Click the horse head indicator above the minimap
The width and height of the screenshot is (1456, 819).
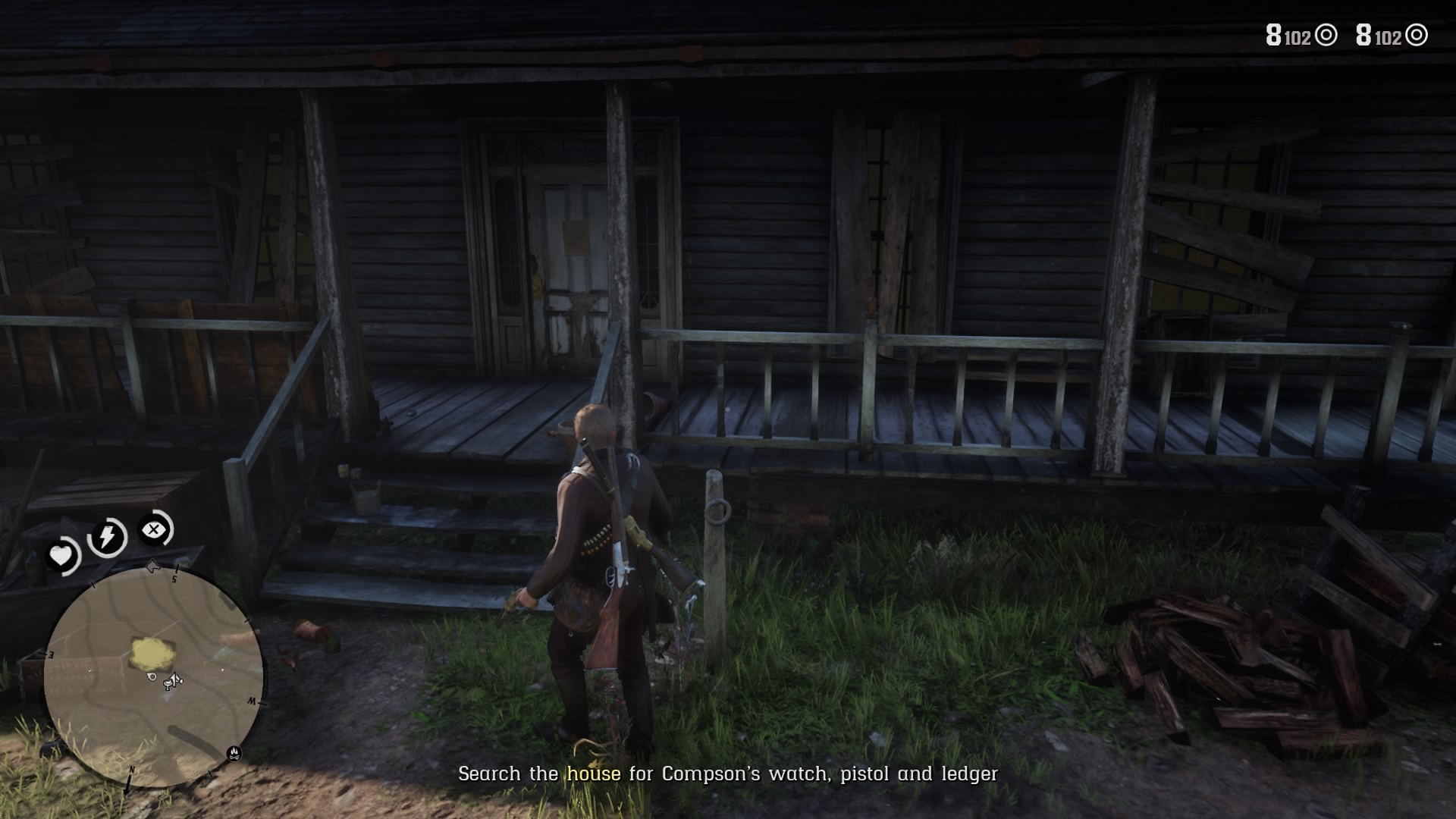tap(152, 566)
